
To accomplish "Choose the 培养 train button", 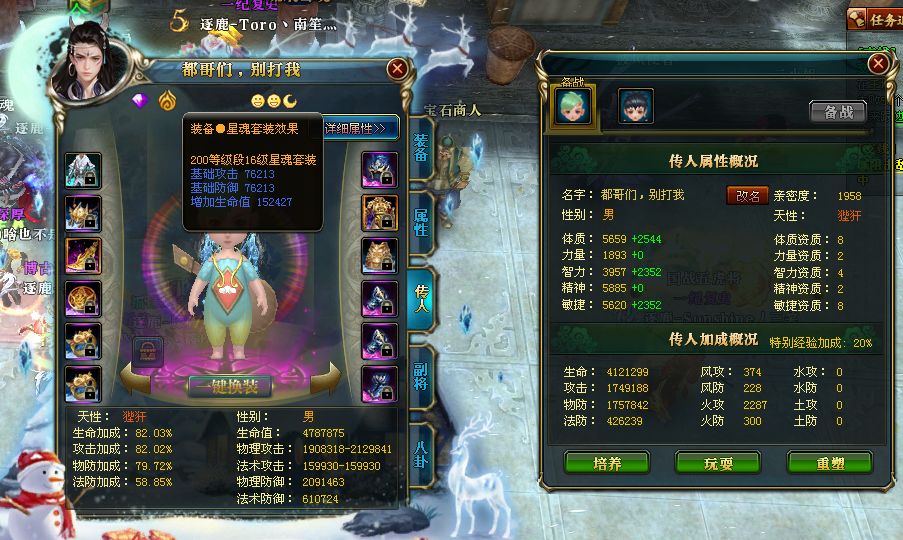I will point(606,463).
